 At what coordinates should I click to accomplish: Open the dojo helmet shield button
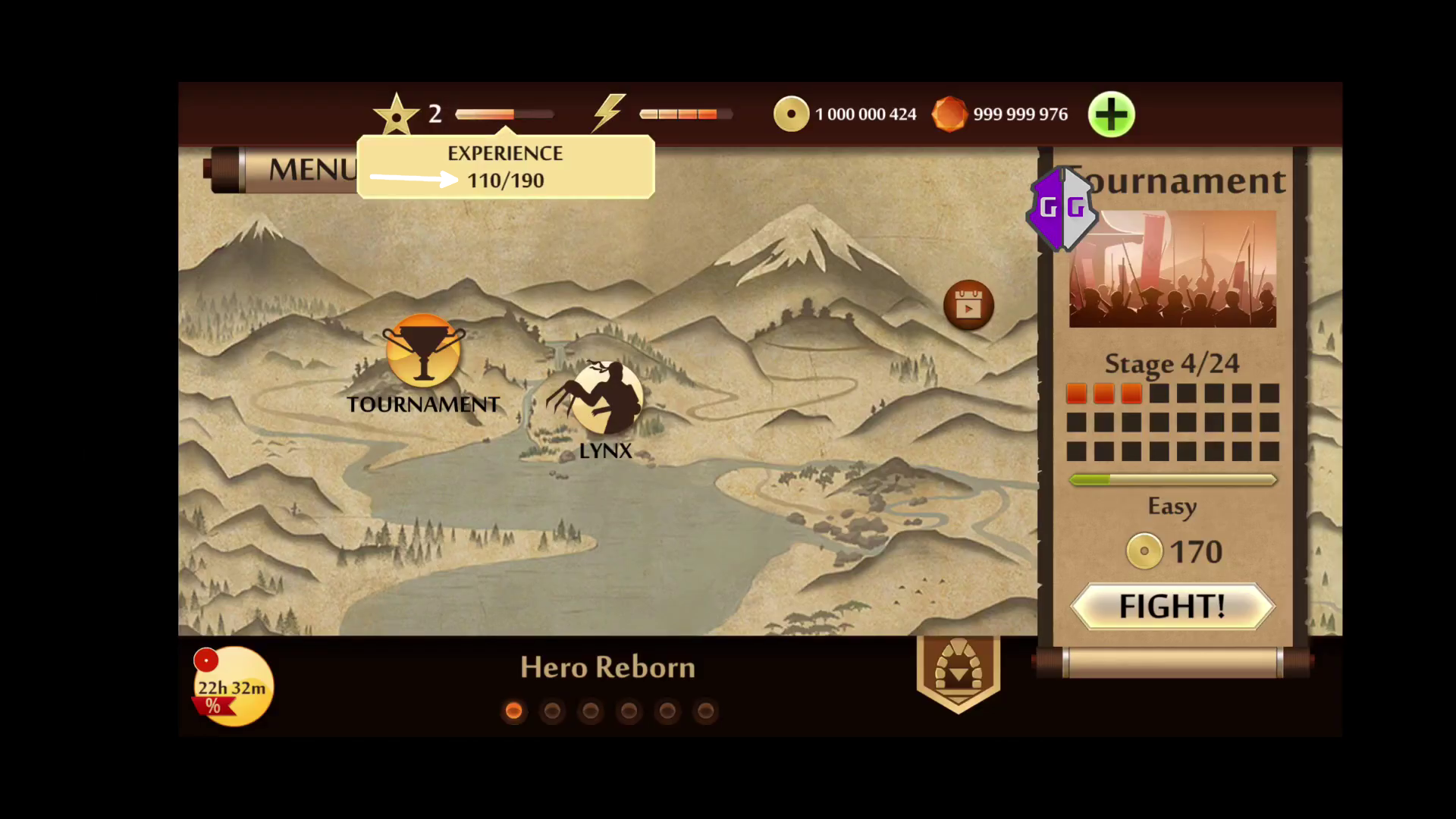(x=959, y=672)
